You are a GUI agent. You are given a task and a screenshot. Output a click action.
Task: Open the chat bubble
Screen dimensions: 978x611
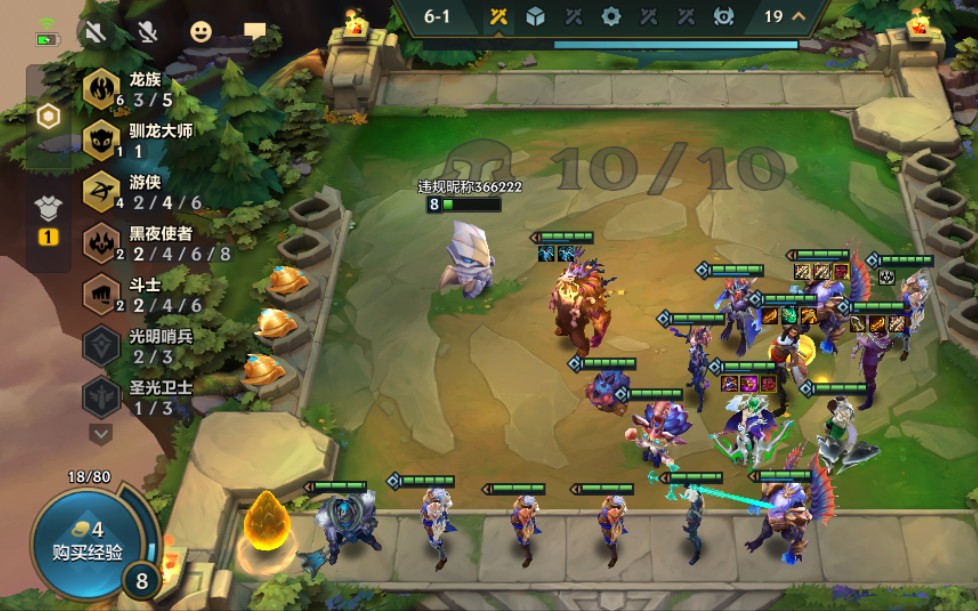tap(255, 32)
